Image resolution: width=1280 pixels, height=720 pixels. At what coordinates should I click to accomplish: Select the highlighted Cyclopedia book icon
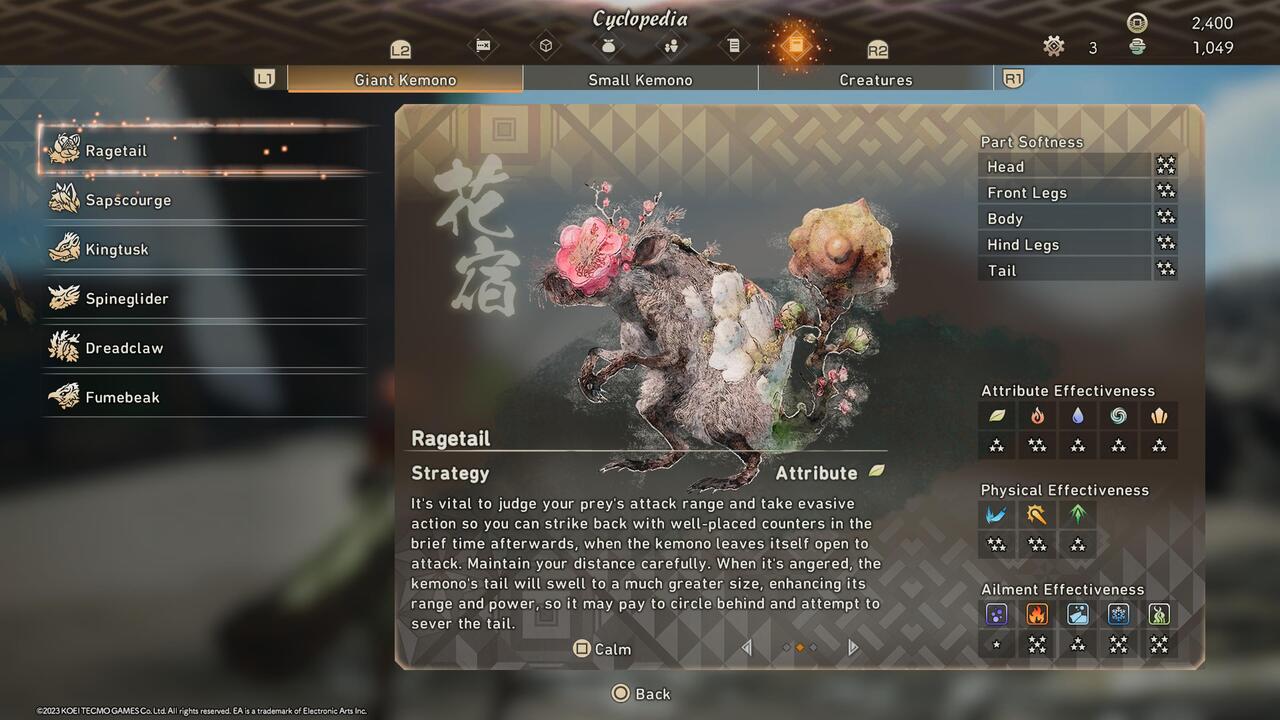[x=795, y=46]
